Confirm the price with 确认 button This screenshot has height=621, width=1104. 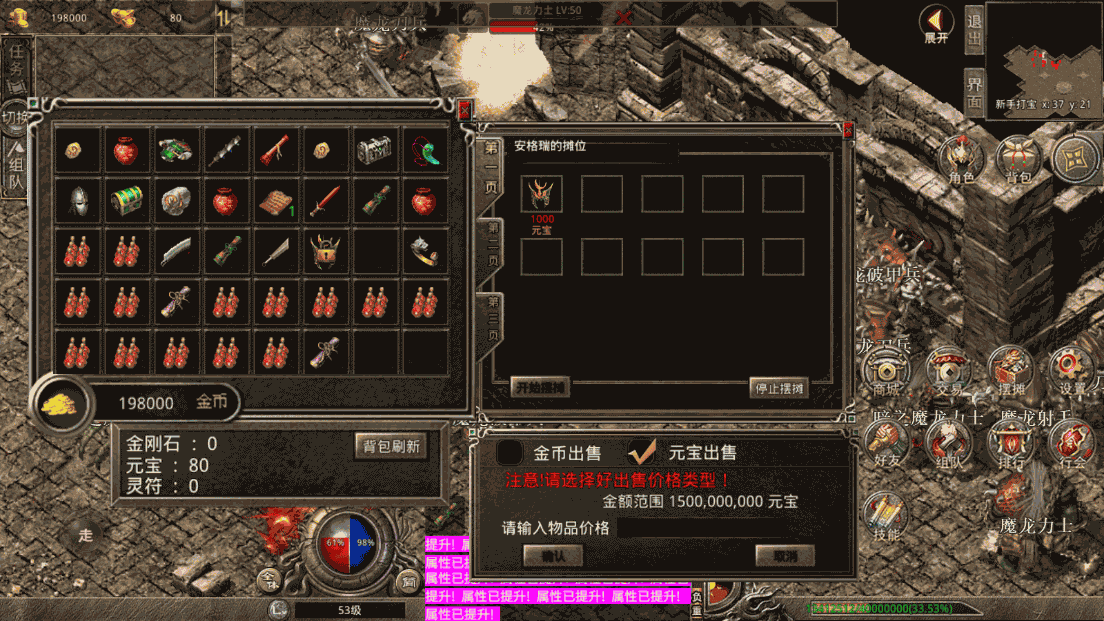click(x=552, y=555)
